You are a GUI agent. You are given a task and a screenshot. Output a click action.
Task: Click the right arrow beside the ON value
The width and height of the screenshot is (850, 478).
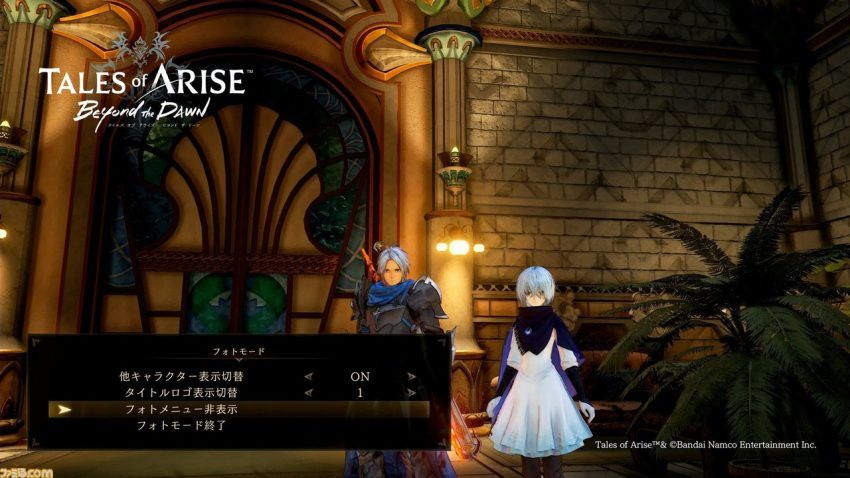click(x=411, y=377)
